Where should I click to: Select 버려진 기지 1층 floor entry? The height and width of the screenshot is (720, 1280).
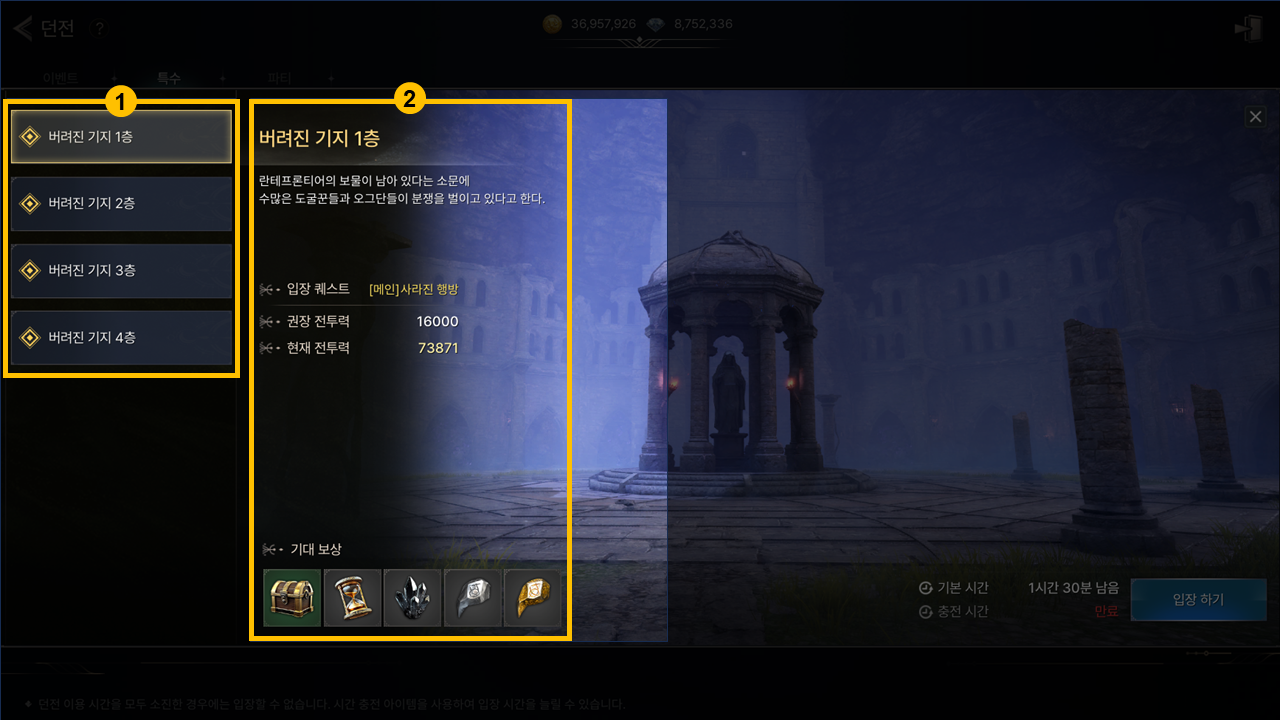[121, 137]
